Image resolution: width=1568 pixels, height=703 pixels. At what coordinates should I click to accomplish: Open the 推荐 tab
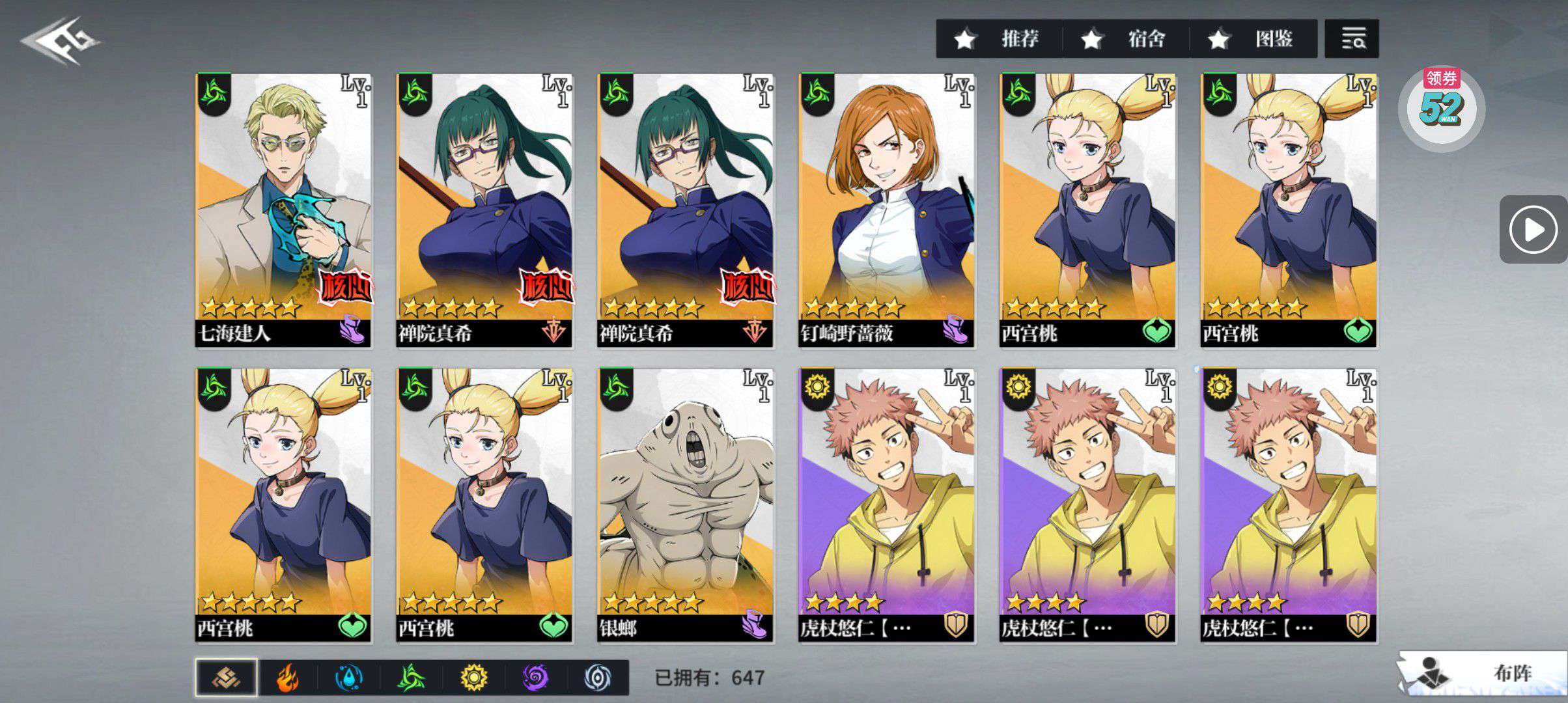pos(998,39)
